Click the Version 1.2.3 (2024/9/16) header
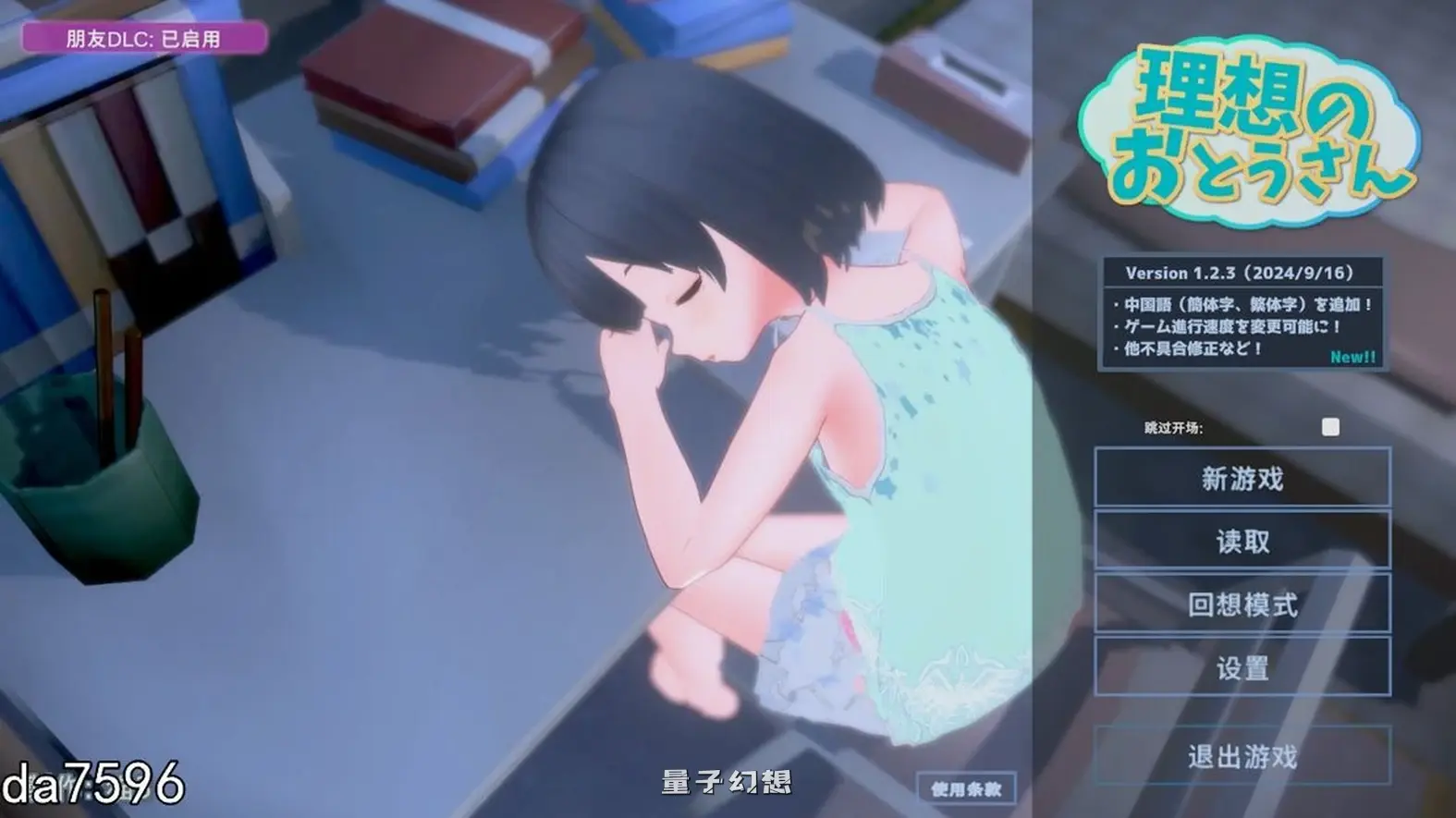The height and width of the screenshot is (818, 1456). (1242, 272)
